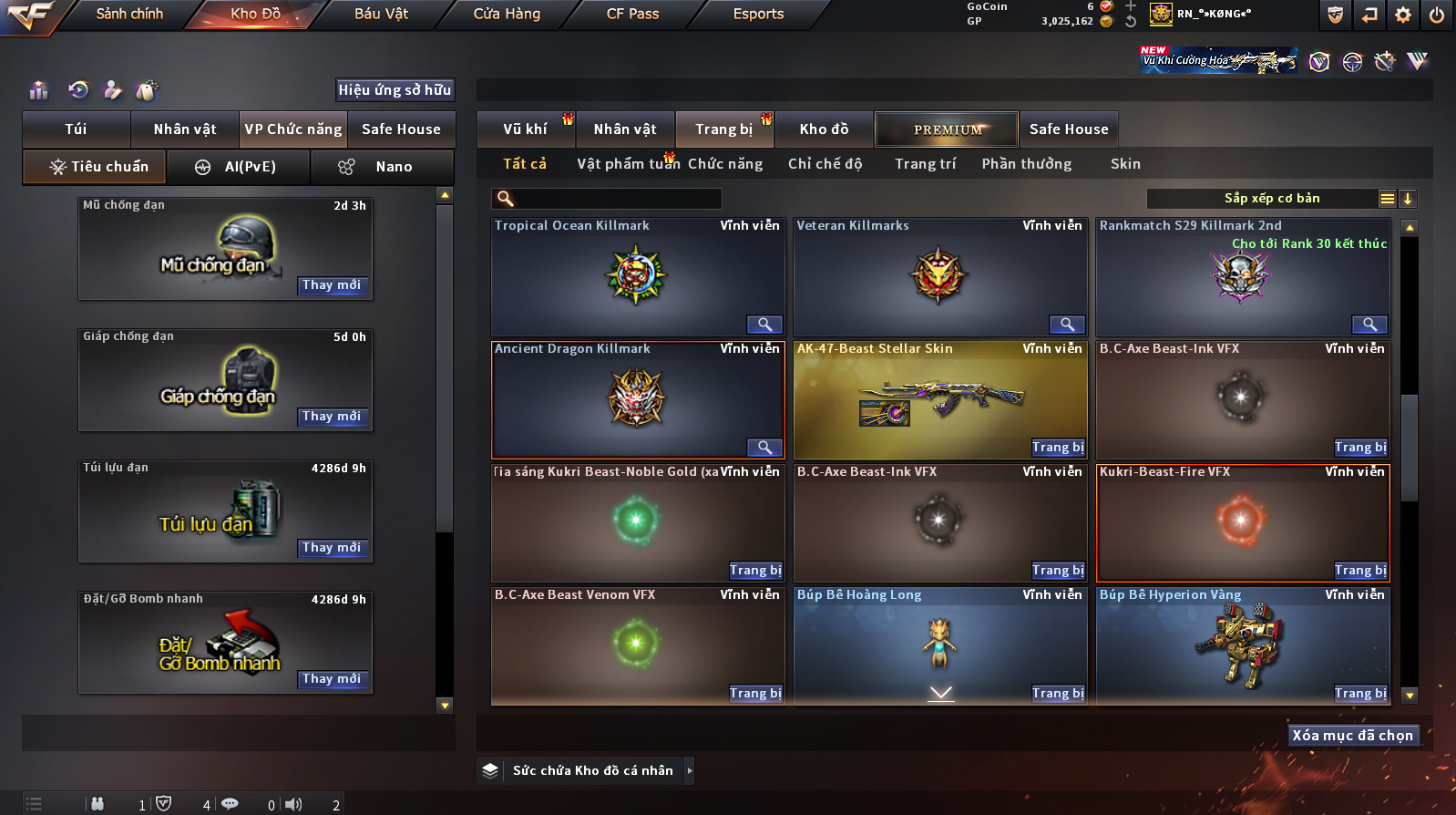Show Hiệu ứng sở hữu effects
1456x815 pixels.
[x=395, y=89]
